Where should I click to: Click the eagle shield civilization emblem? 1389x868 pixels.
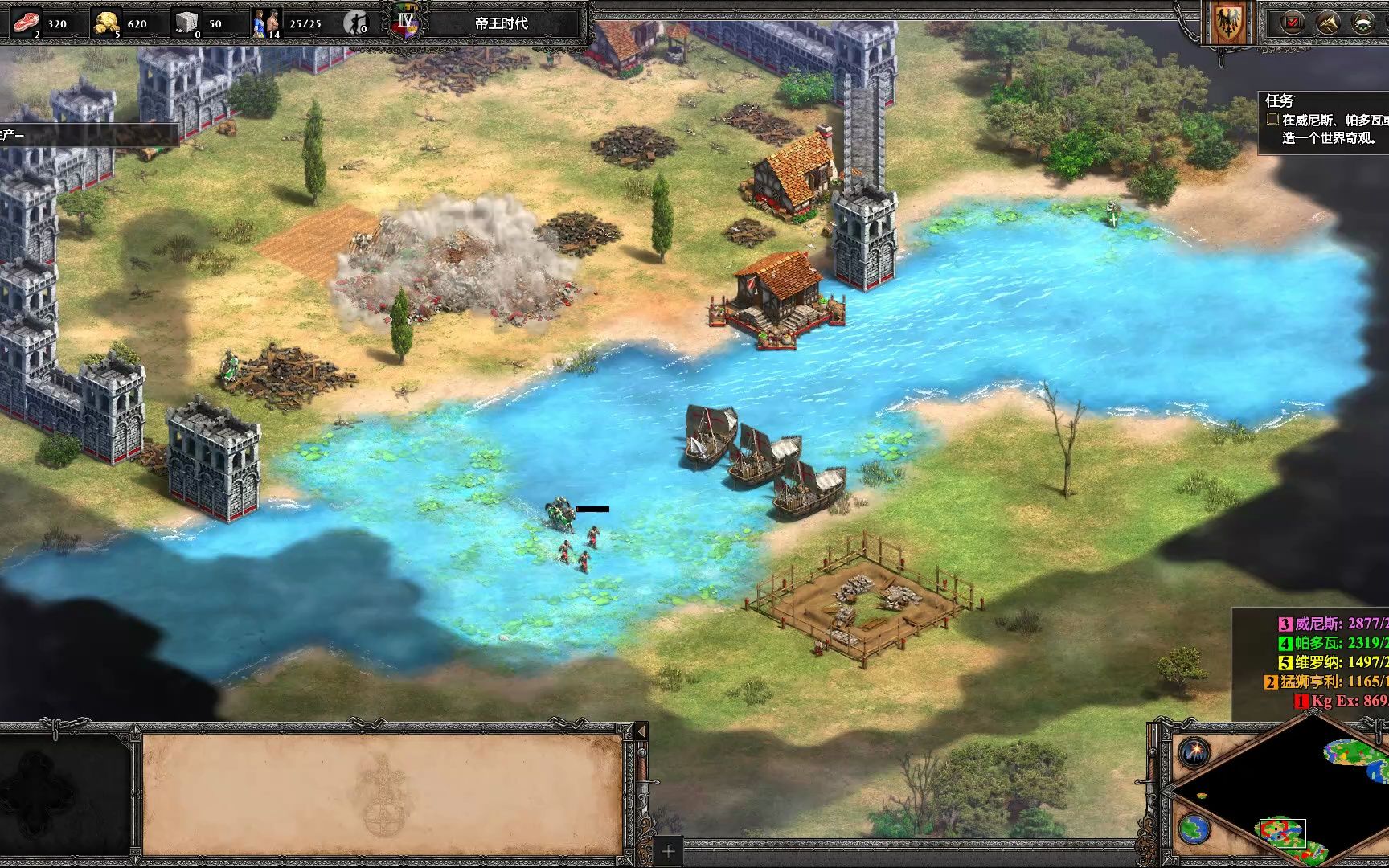(x=1227, y=23)
